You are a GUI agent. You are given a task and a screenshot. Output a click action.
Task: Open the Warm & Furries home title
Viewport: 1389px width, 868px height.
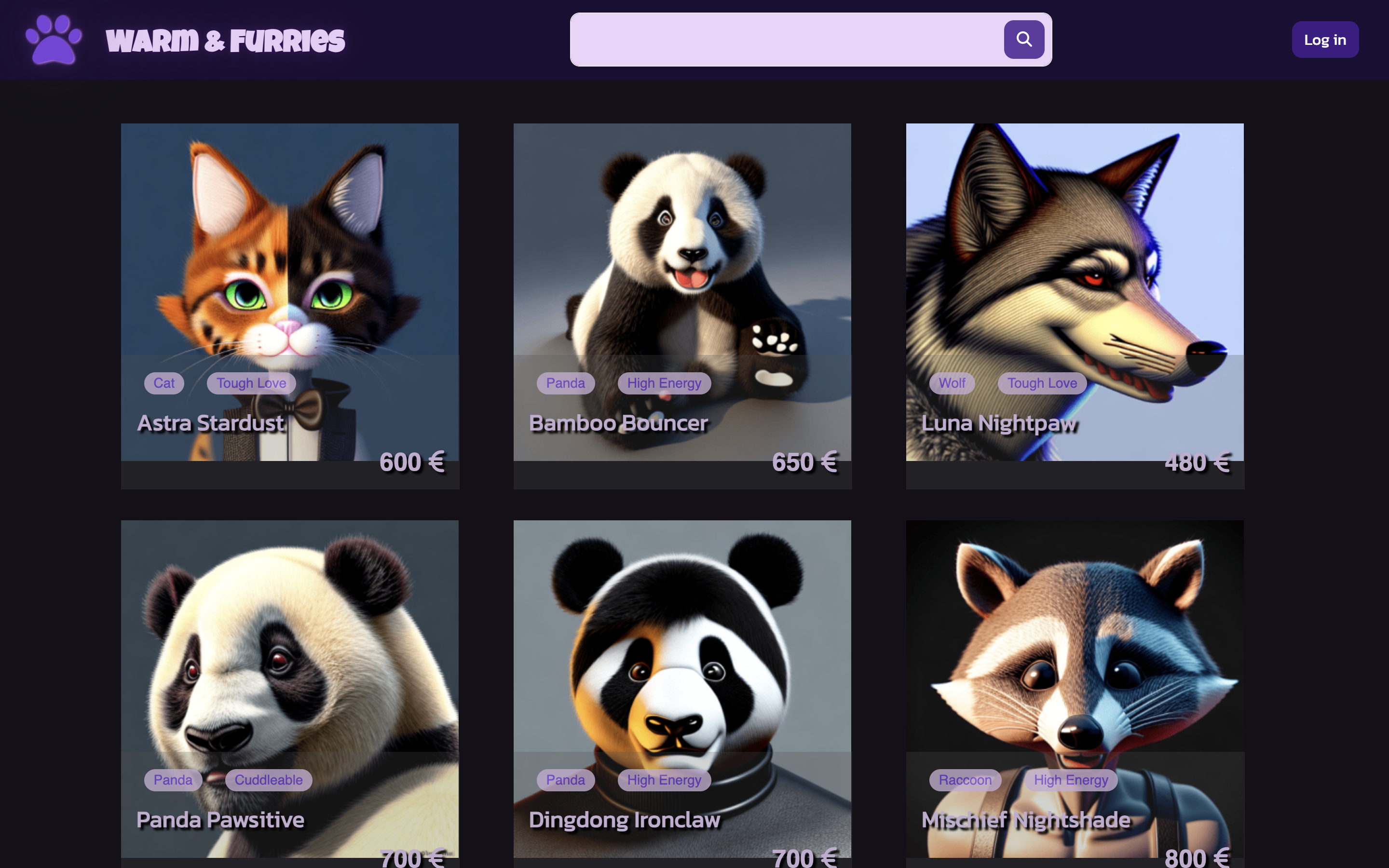tap(225, 40)
